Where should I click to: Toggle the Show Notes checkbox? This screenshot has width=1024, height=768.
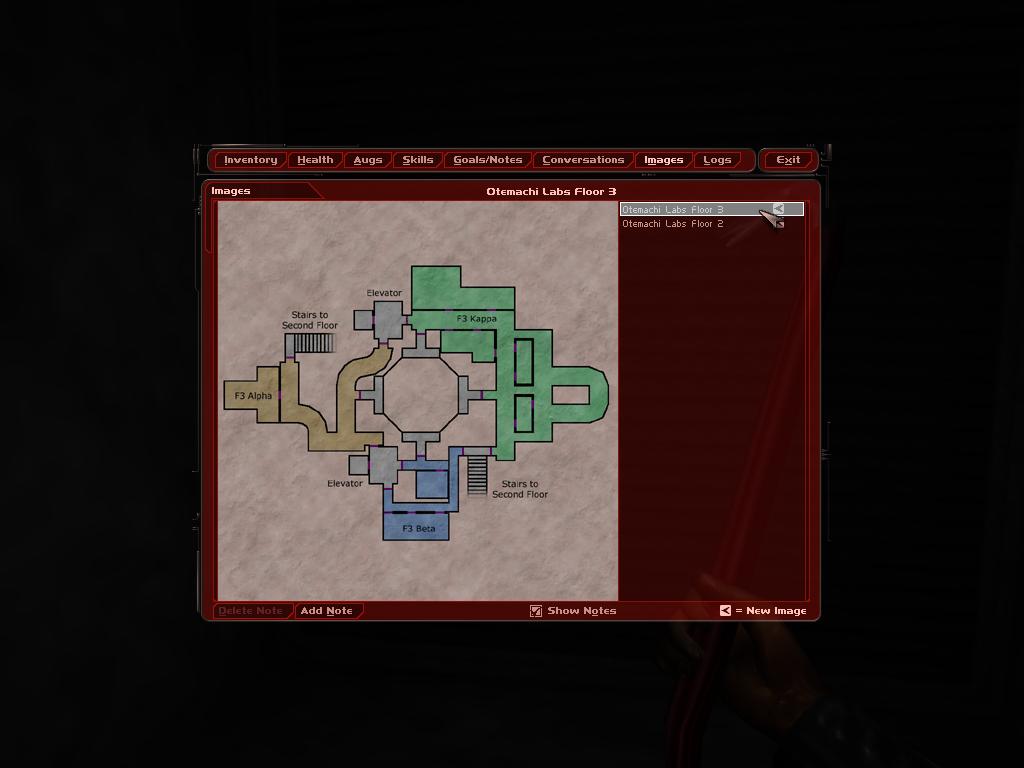click(x=536, y=611)
